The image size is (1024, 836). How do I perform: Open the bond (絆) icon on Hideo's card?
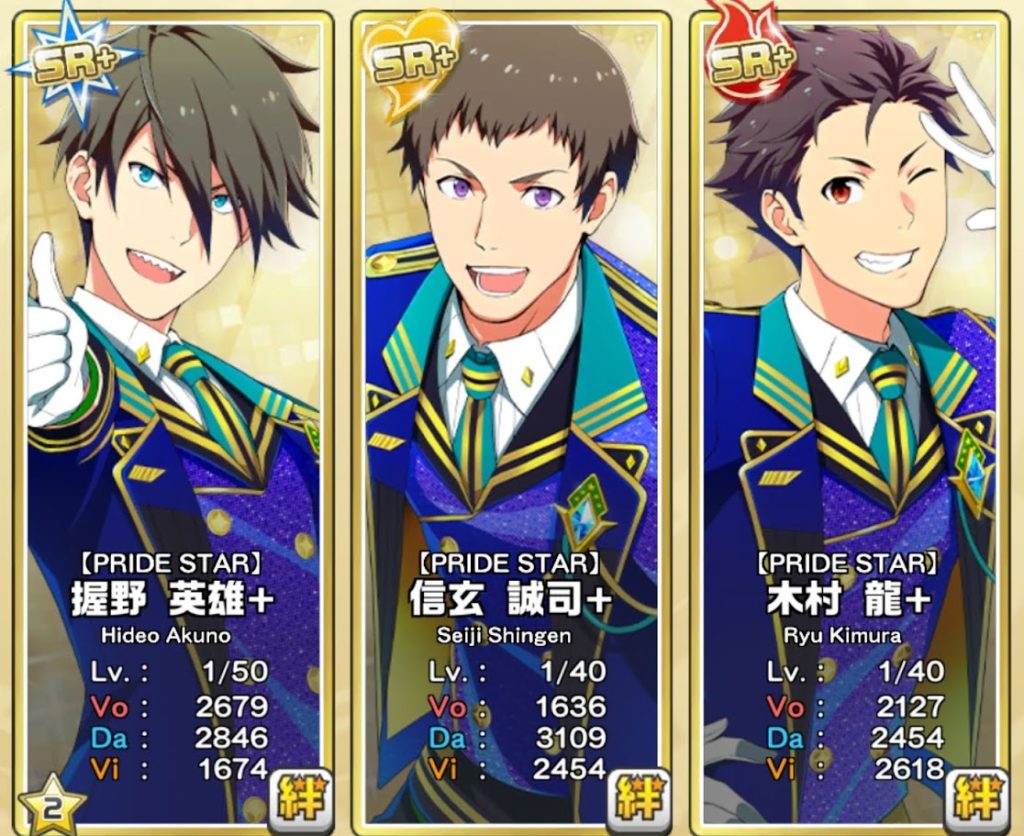(296, 797)
